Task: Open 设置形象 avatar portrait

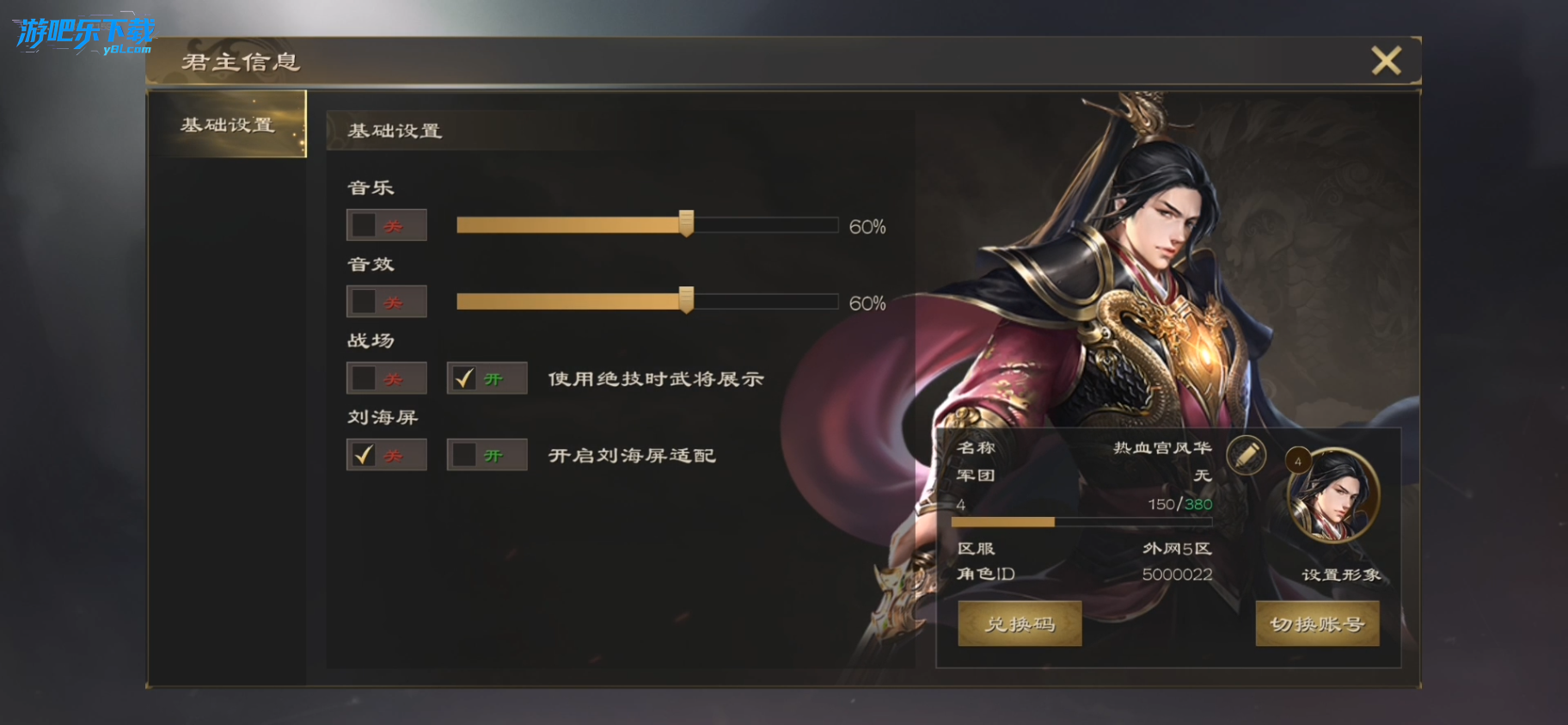Action: click(1332, 496)
